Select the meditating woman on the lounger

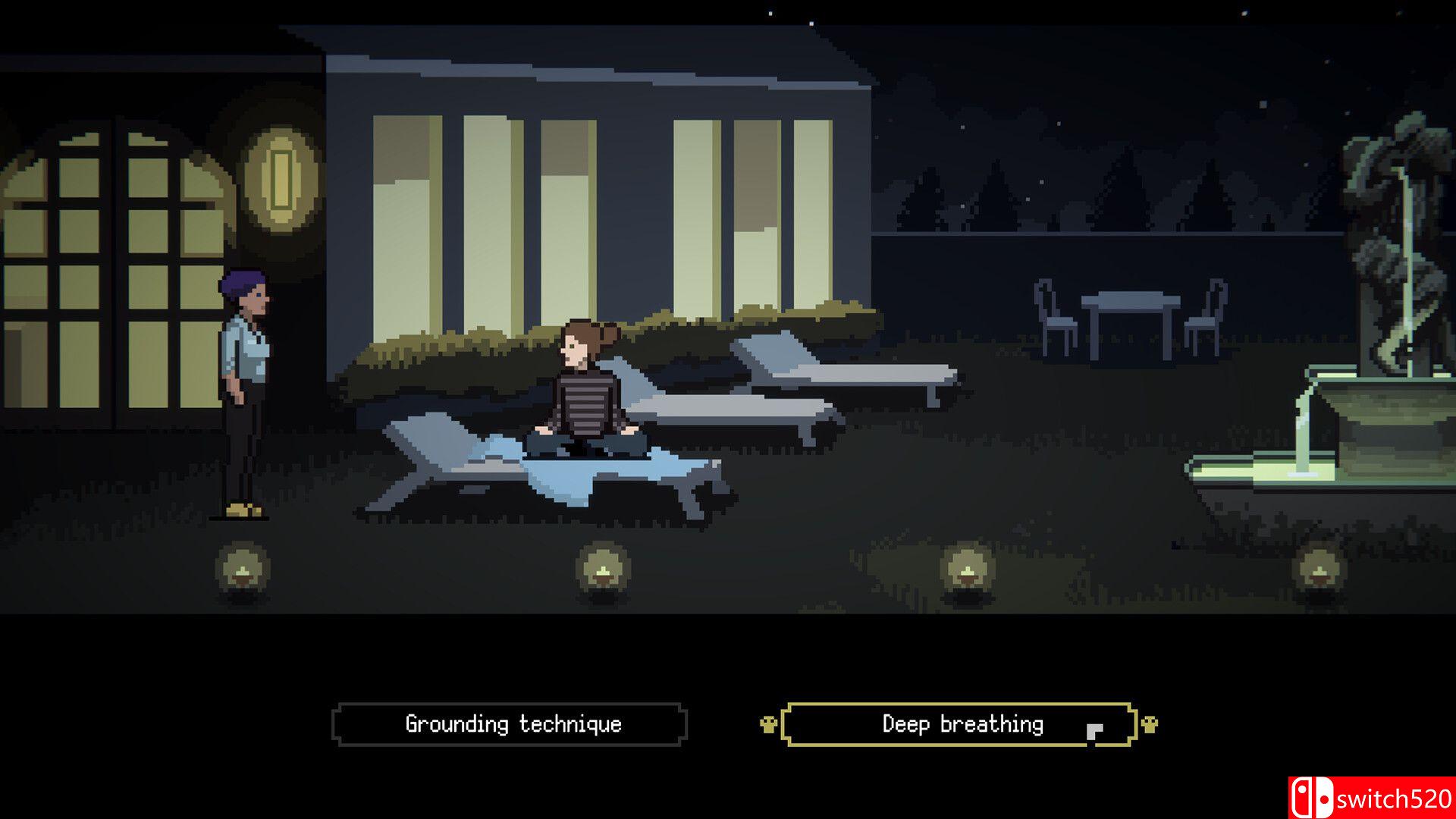click(x=584, y=394)
